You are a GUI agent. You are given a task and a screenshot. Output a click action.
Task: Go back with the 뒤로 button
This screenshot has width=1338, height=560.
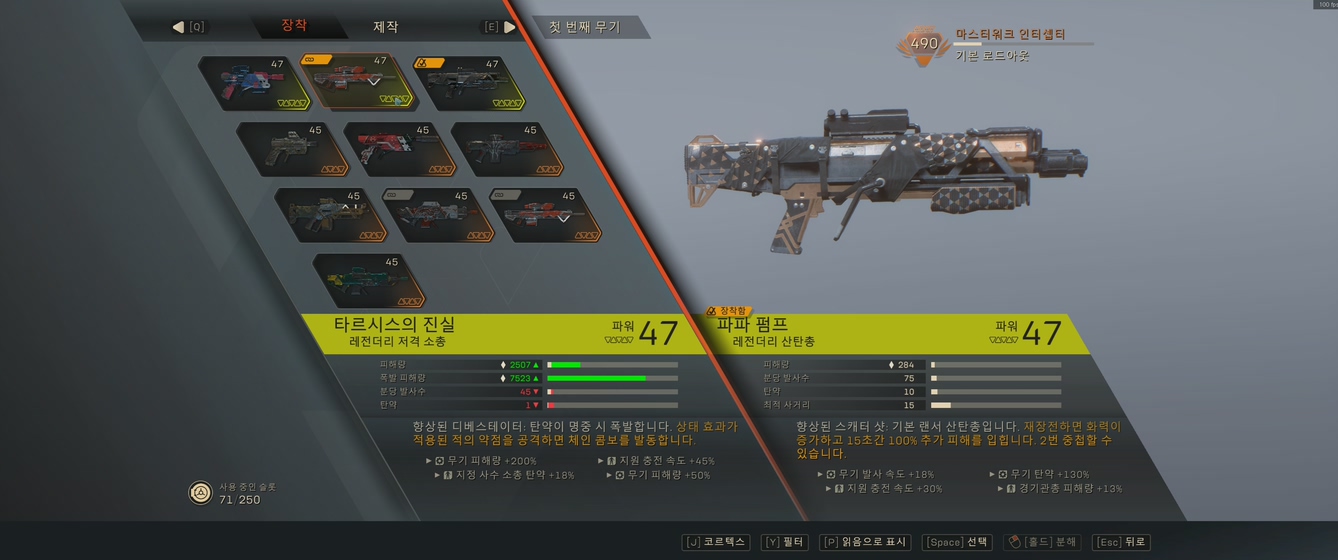pyautogui.click(x=1121, y=542)
